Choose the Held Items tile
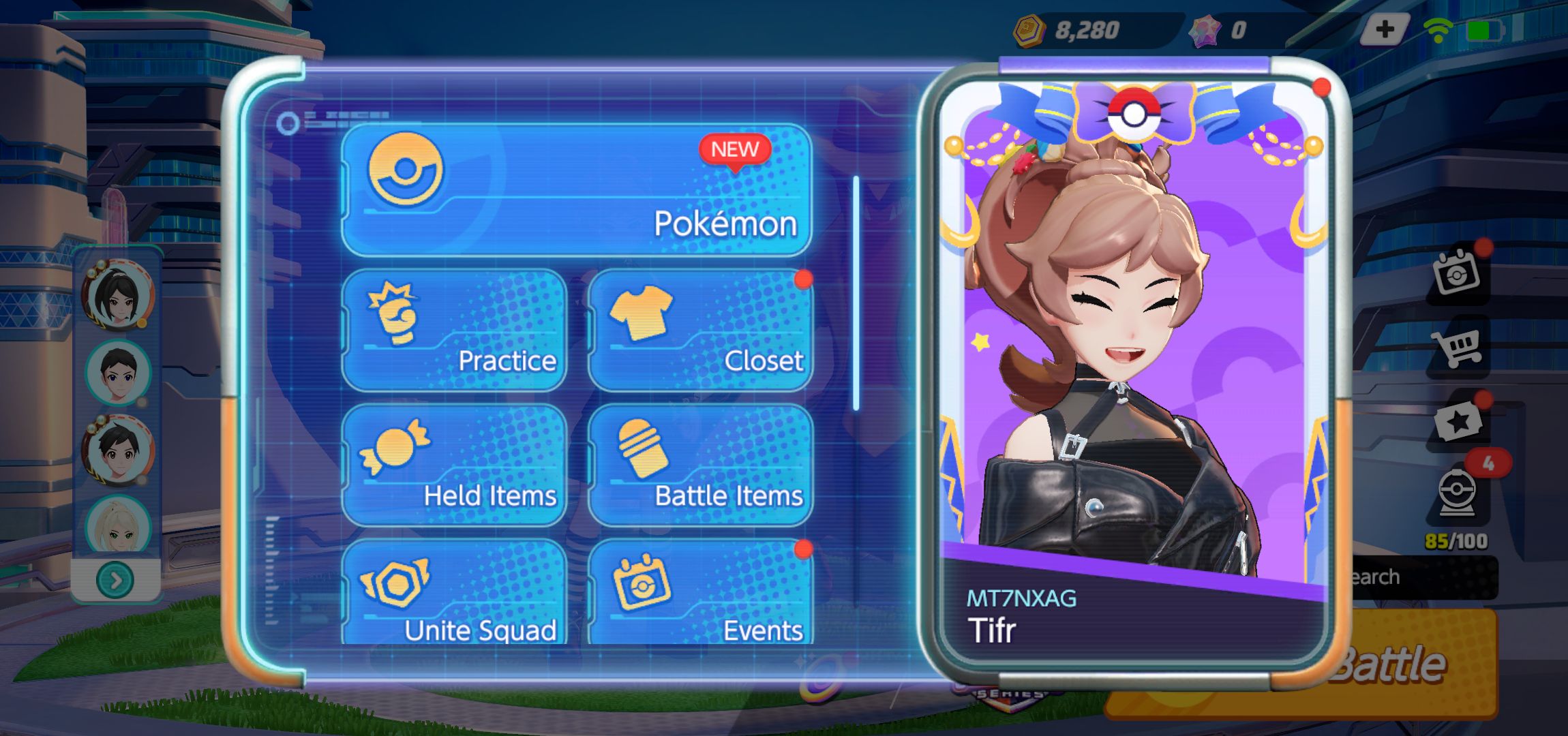 [x=455, y=465]
